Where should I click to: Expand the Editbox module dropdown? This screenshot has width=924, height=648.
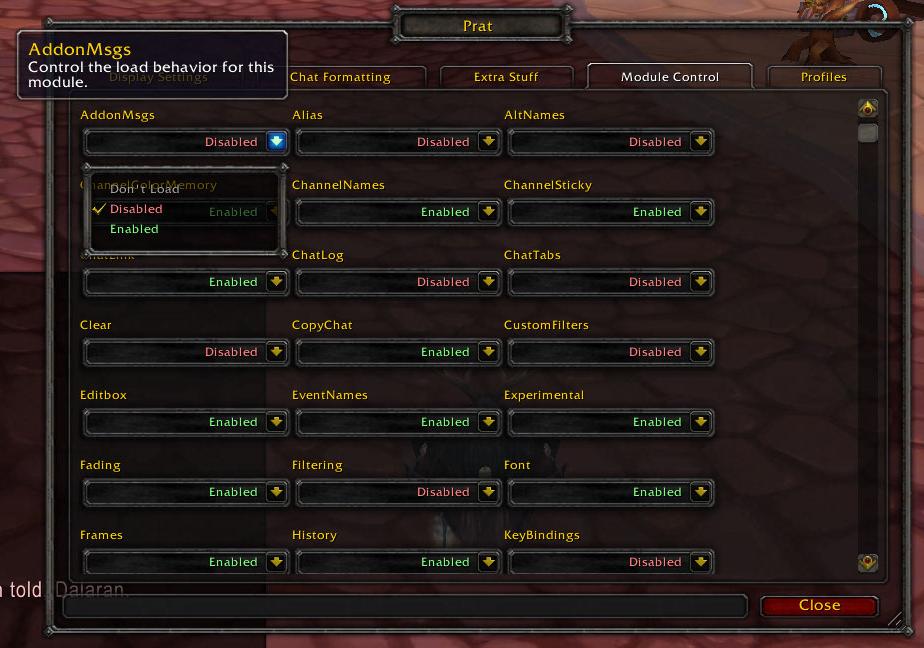(x=276, y=422)
